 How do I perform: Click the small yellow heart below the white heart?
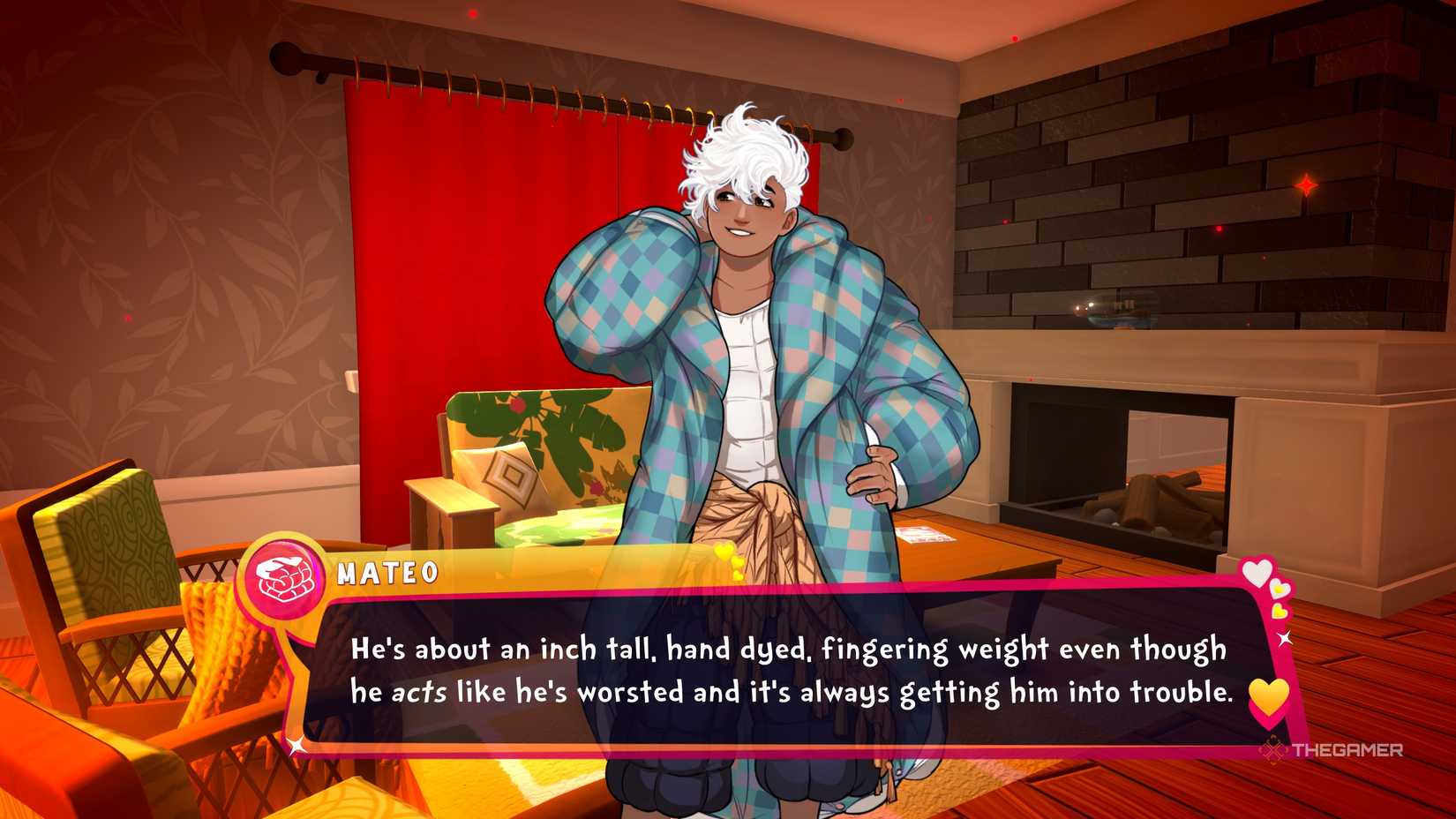coord(1278,588)
